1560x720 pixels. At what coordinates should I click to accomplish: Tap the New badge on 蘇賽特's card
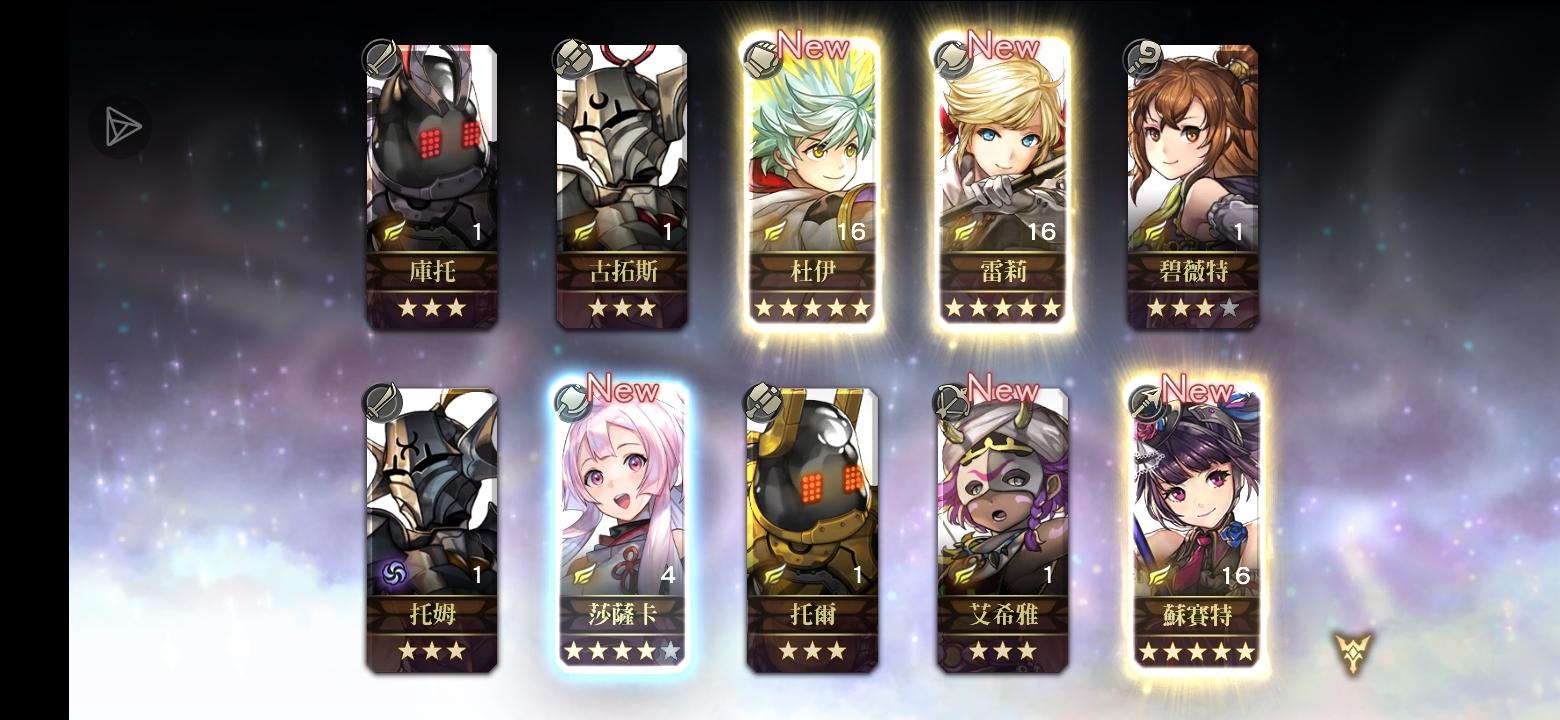(1197, 391)
